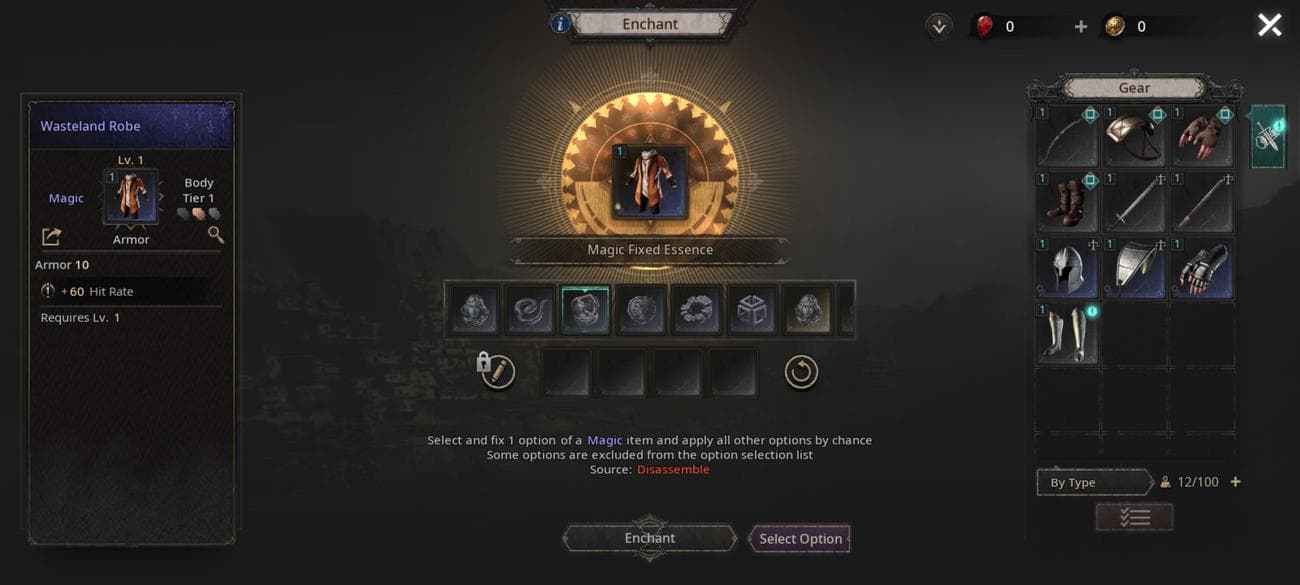The image size is (1300, 585).
Task: Select the black gauntlets gear slot
Action: click(x=1202, y=268)
